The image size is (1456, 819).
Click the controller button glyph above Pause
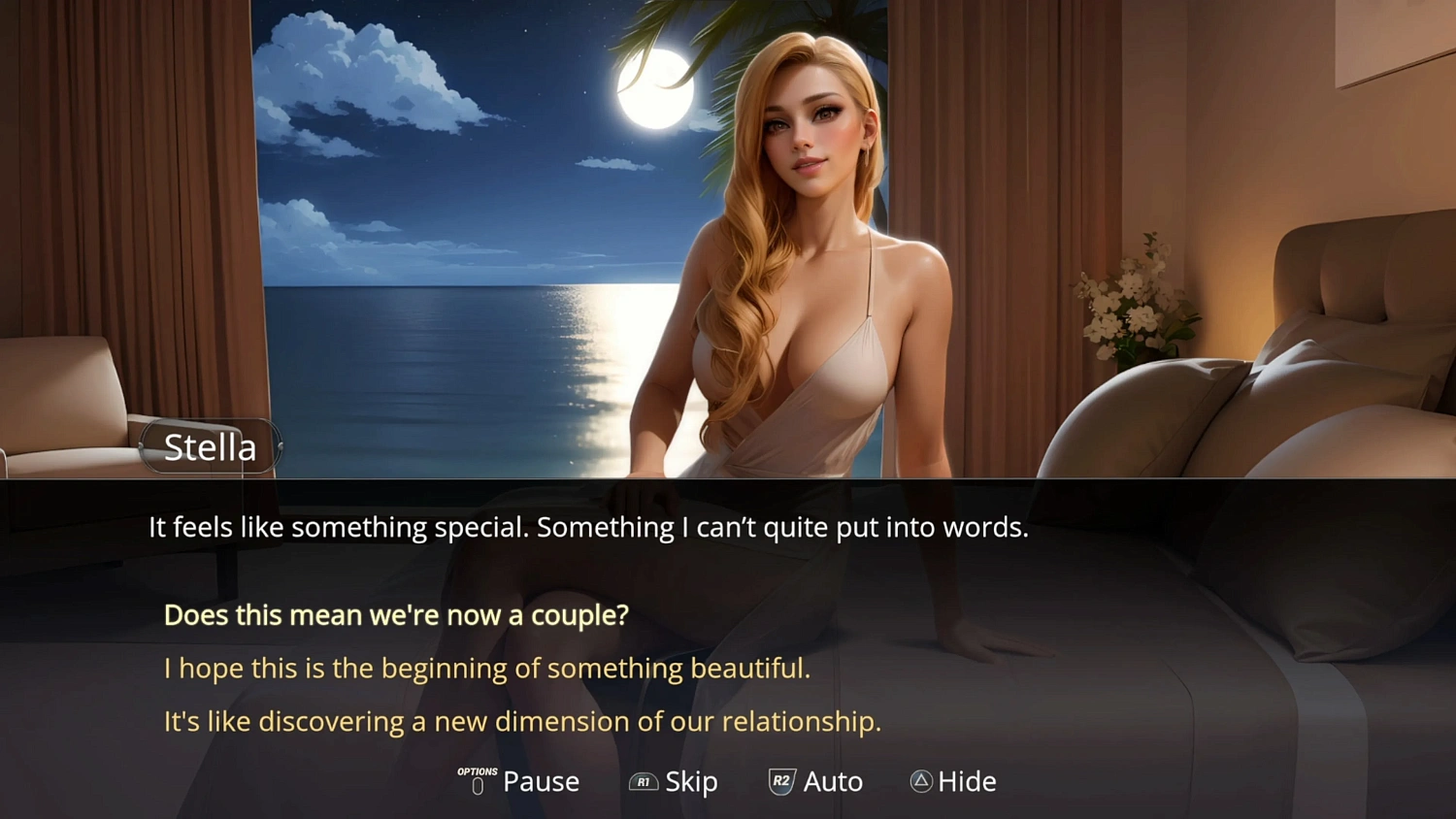click(x=477, y=784)
